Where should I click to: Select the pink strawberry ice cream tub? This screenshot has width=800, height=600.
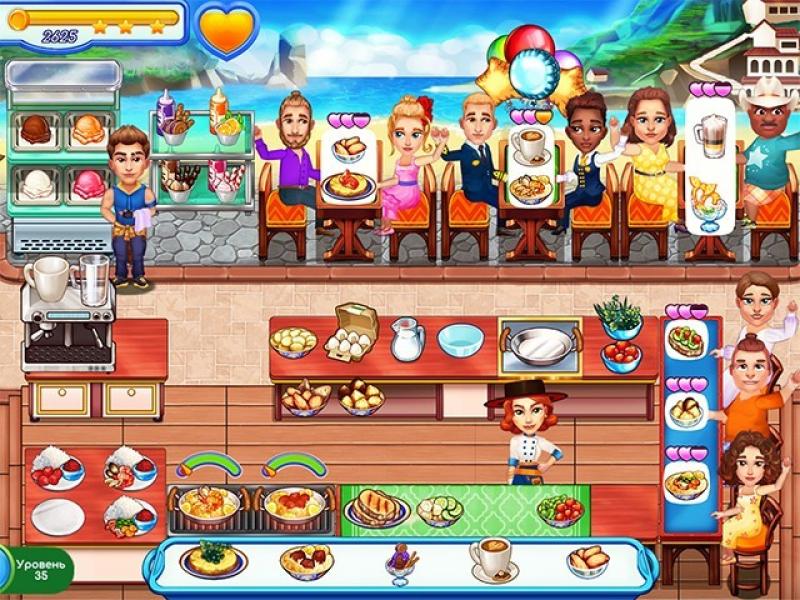[x=88, y=183]
